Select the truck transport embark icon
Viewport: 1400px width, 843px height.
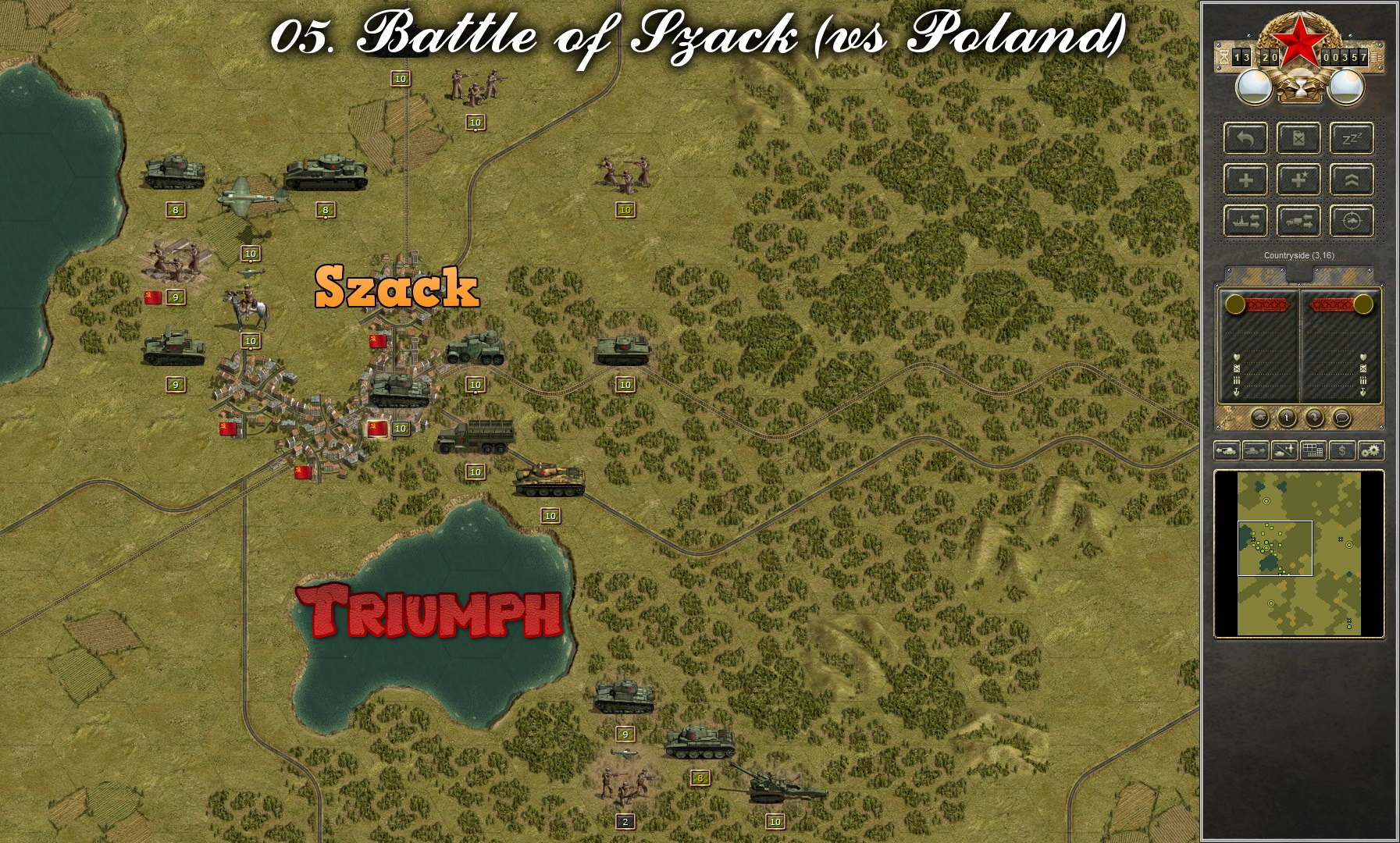pyautogui.click(x=1299, y=222)
